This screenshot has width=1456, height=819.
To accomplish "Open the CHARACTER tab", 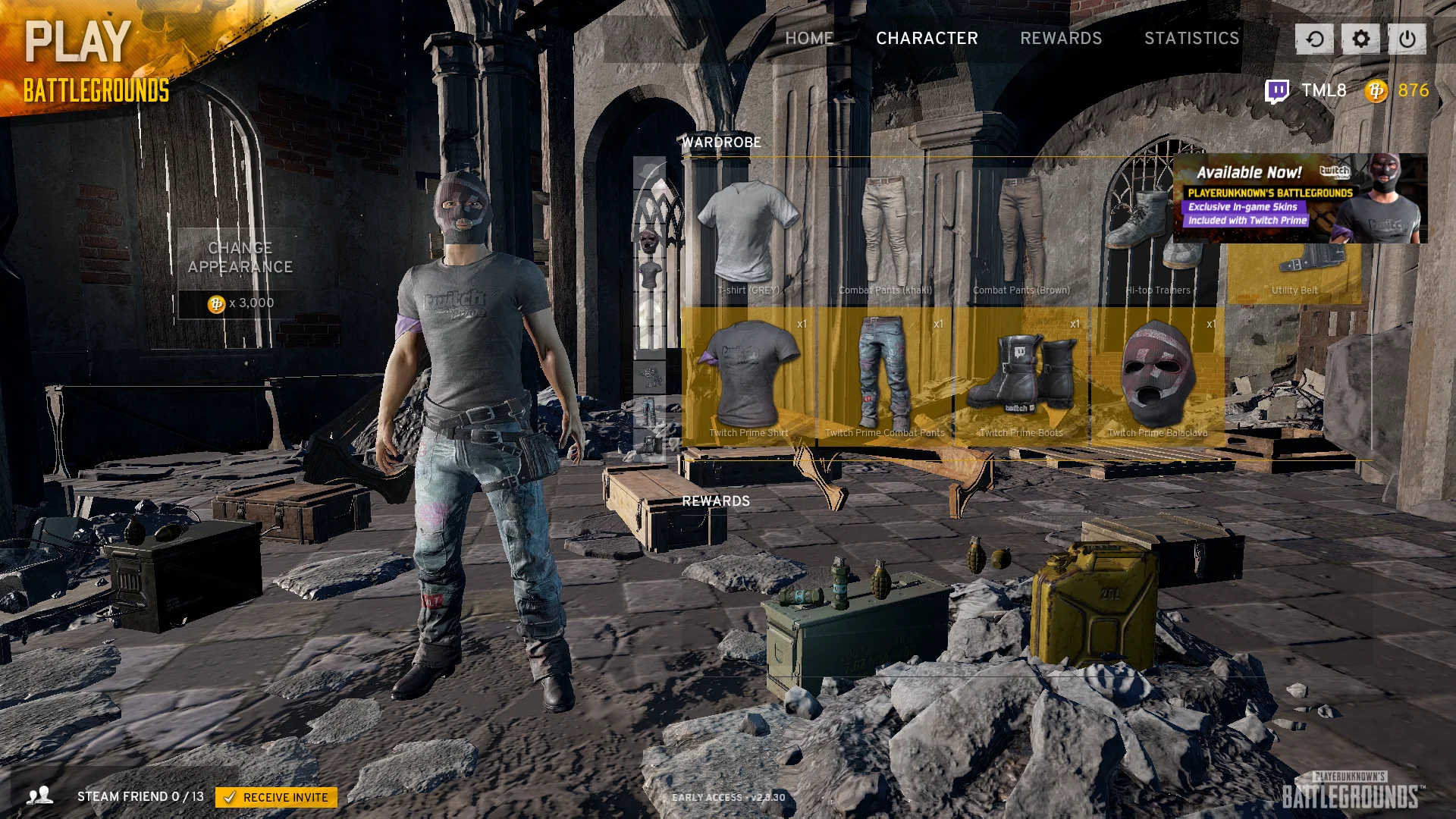I will click(927, 39).
